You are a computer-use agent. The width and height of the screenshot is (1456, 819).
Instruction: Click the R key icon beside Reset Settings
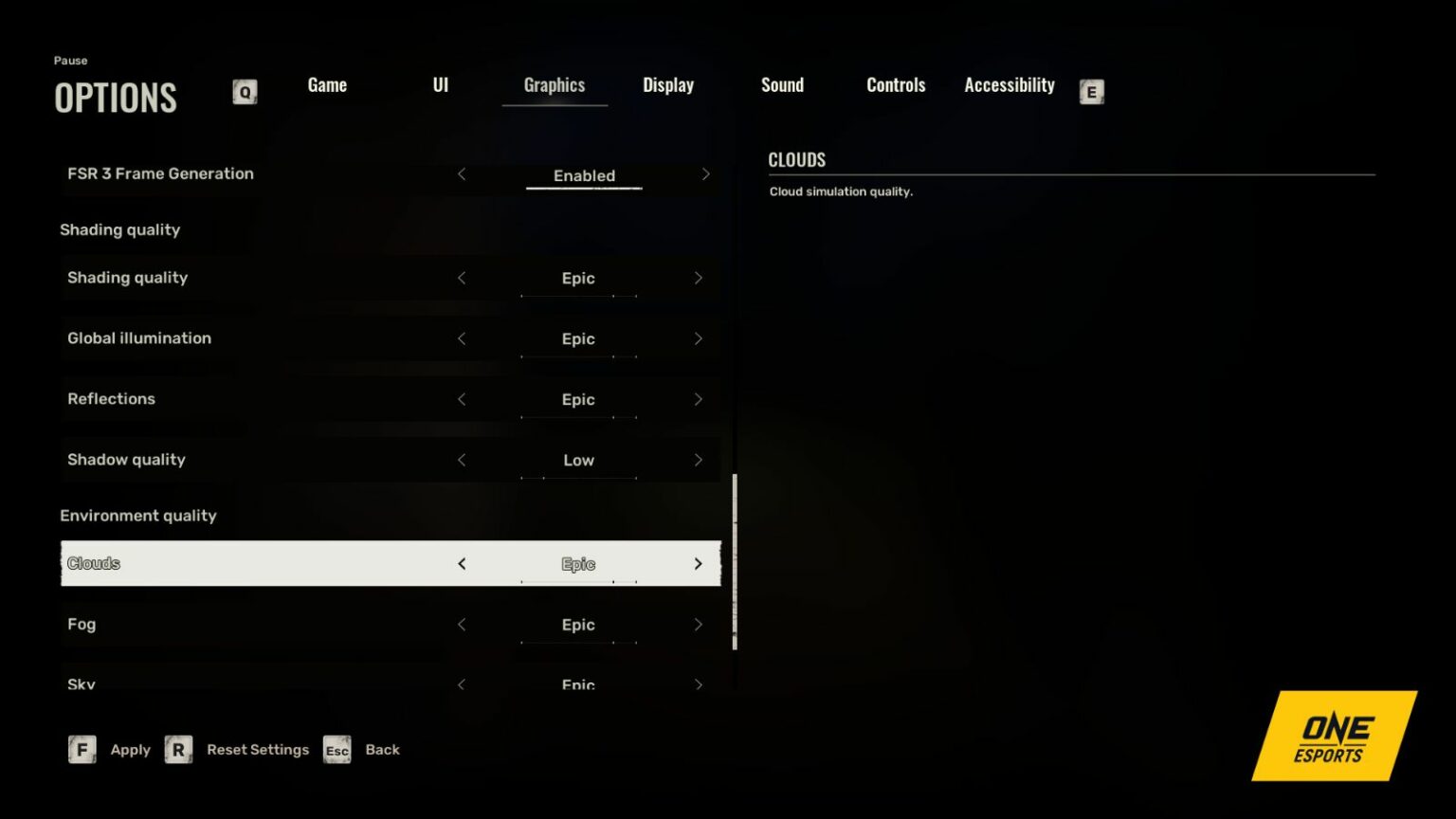point(178,749)
